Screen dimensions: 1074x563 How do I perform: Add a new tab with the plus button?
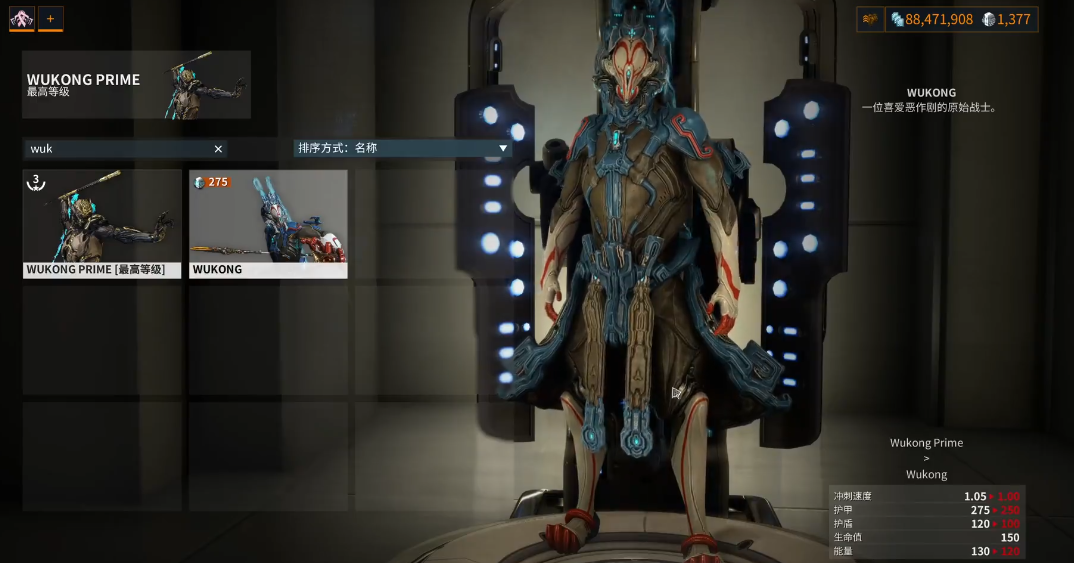tap(50, 18)
